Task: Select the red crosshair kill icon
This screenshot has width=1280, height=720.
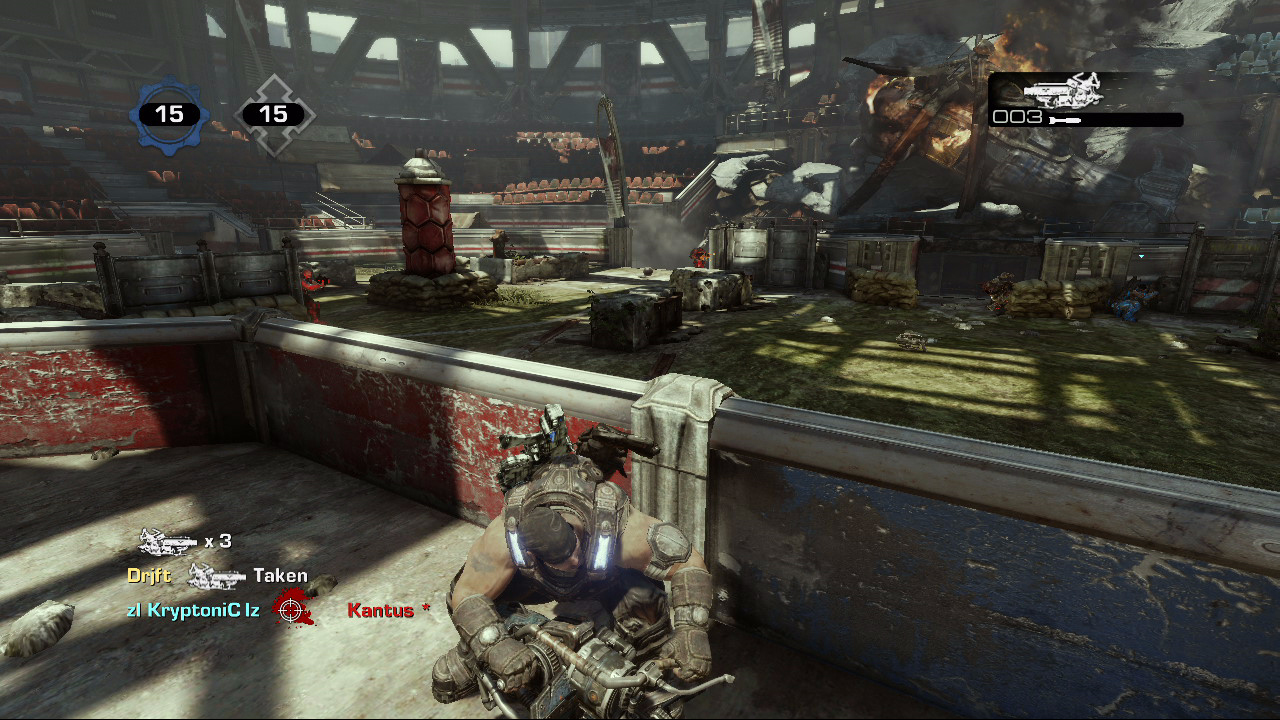Action: coord(292,609)
